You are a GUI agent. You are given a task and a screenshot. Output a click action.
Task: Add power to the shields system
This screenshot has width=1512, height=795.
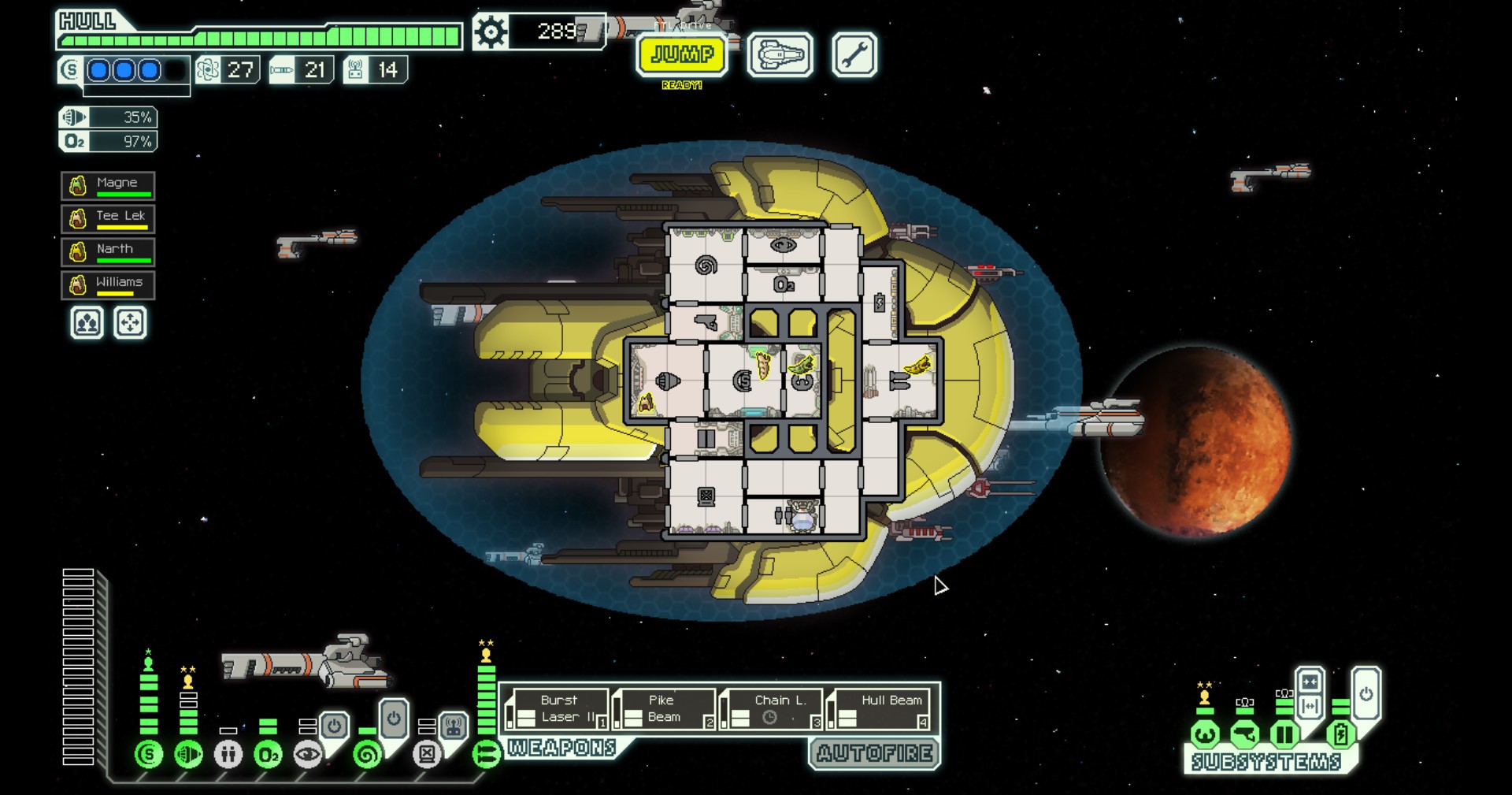tap(148, 755)
